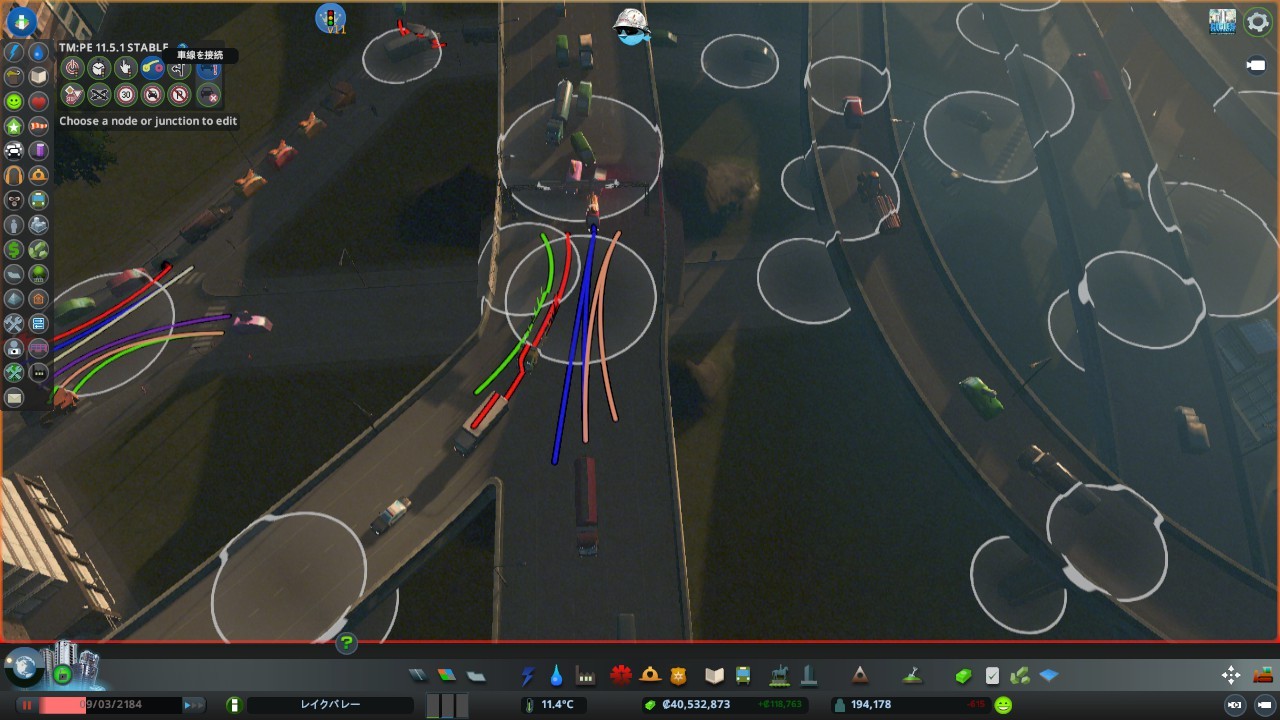
Task: Click the traffic light mod button
Action: click(x=330, y=18)
